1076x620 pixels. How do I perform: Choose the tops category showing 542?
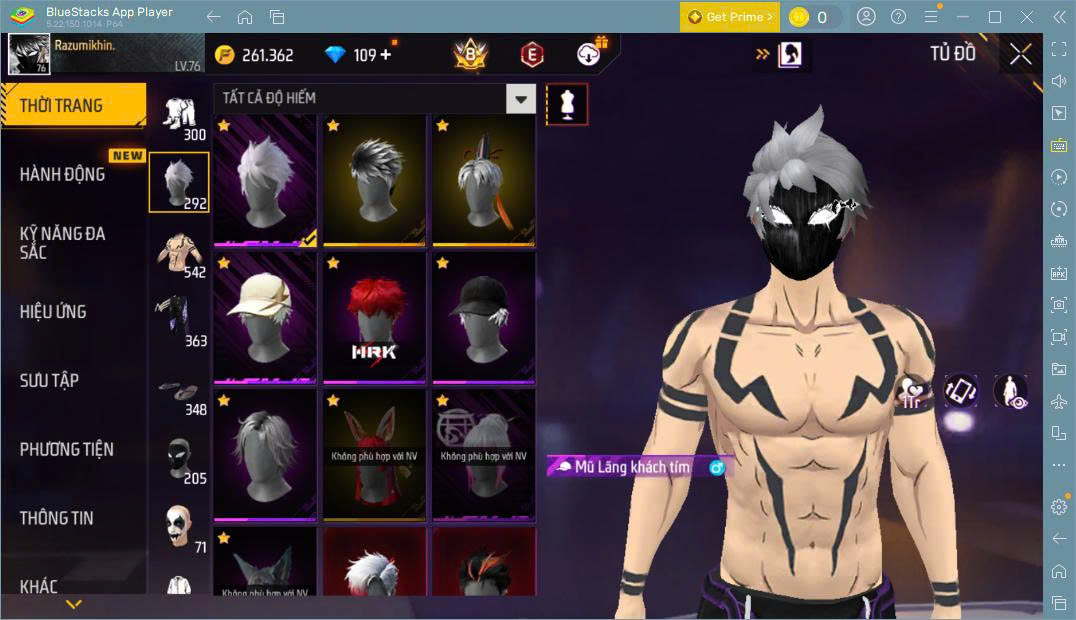pos(180,256)
